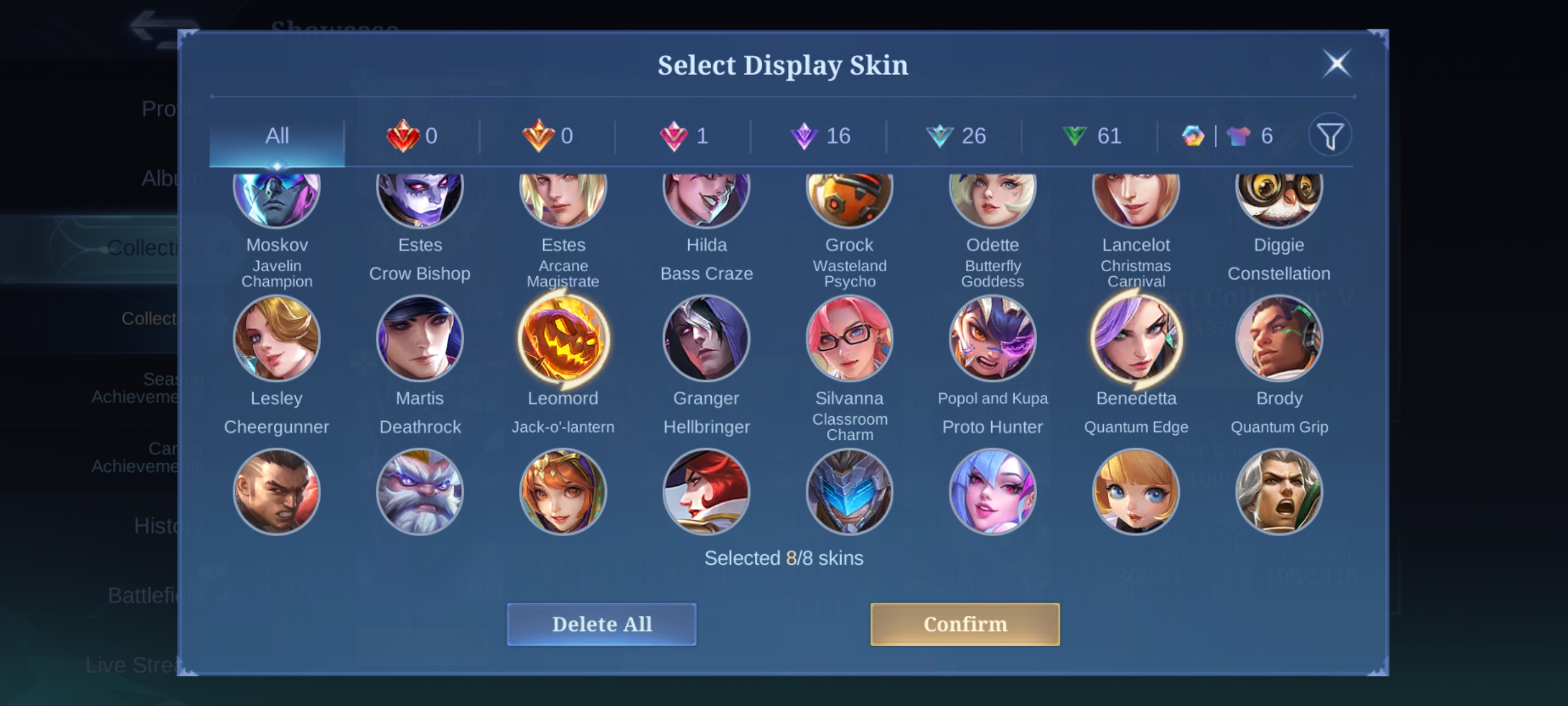Select Martis Deathrock skin portrait
The image size is (1568, 706).
(420, 338)
